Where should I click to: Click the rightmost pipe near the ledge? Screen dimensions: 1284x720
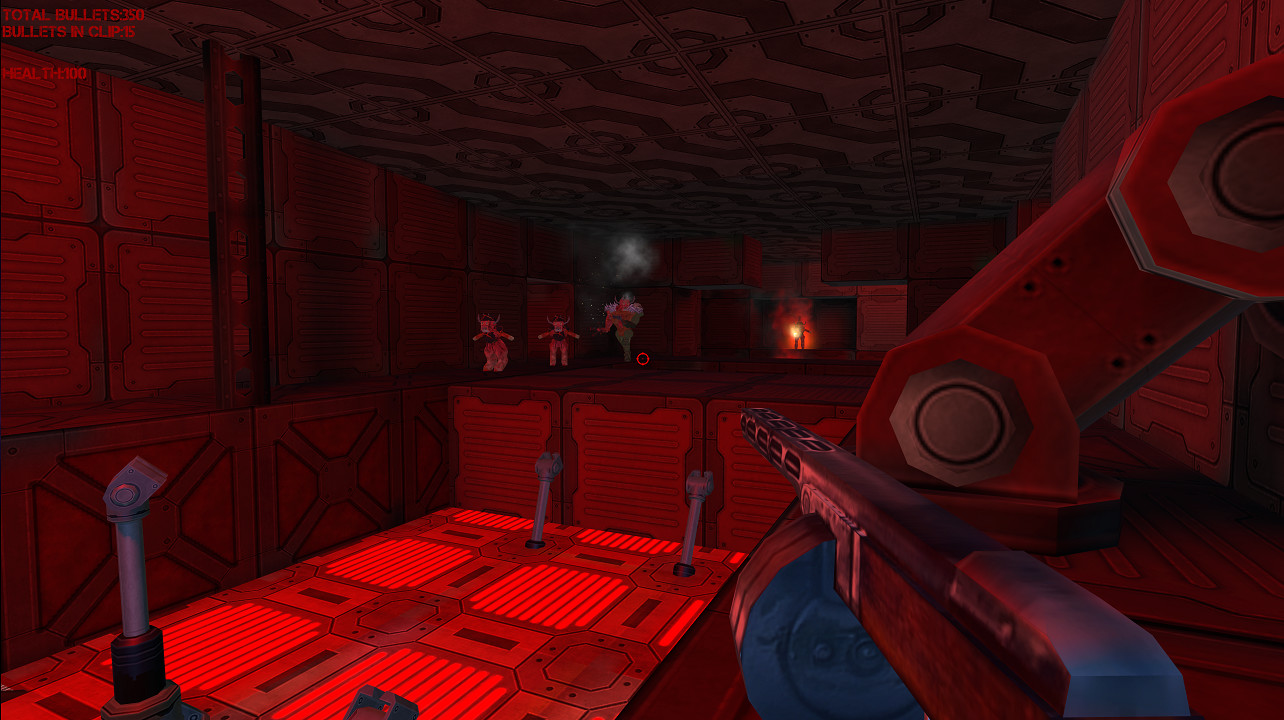pyautogui.click(x=694, y=510)
